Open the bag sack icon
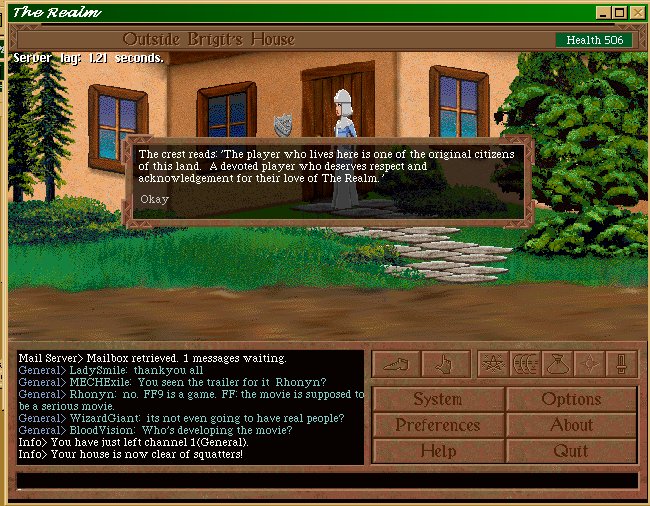 [x=557, y=363]
